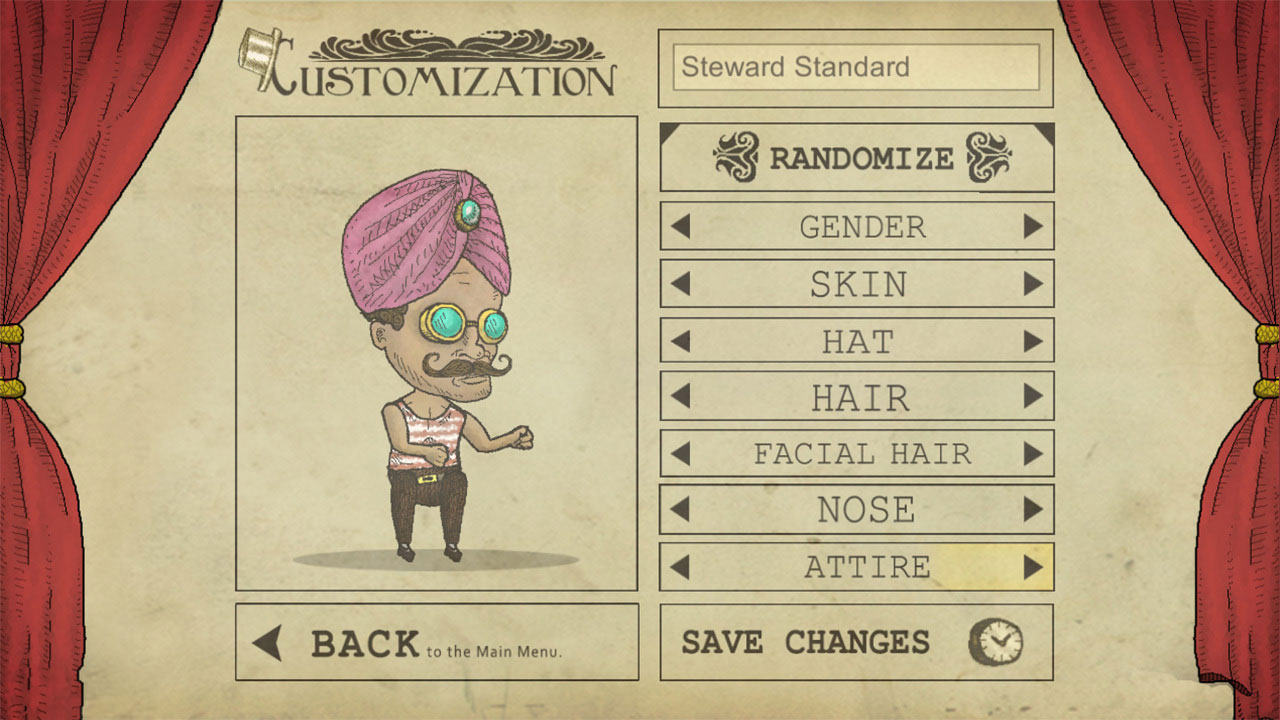Click the Steward Standard name field

click(855, 67)
